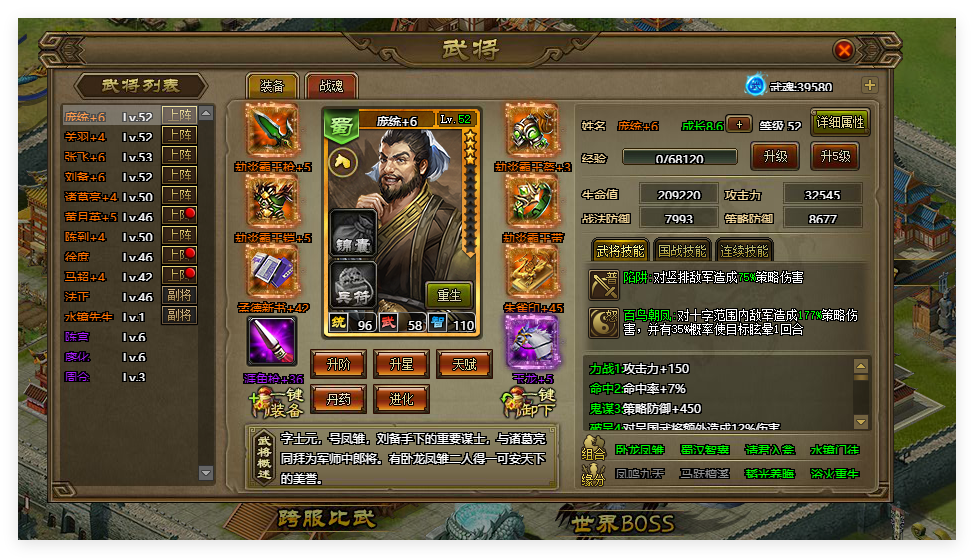Open the 详细属性 details
This screenshot has width=974, height=558.
(x=840, y=123)
